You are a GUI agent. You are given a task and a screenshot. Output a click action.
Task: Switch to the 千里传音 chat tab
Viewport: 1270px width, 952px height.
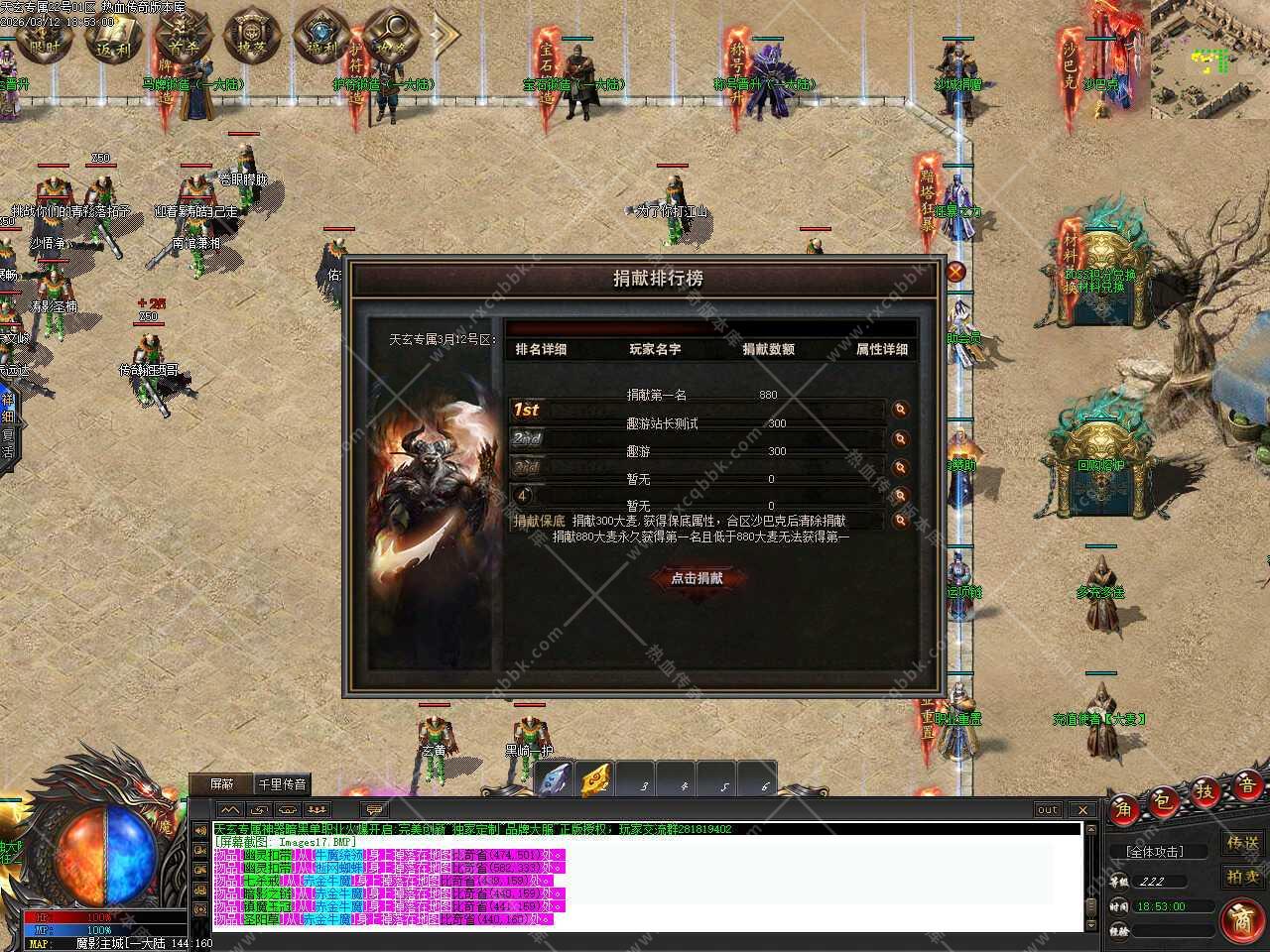click(x=283, y=783)
